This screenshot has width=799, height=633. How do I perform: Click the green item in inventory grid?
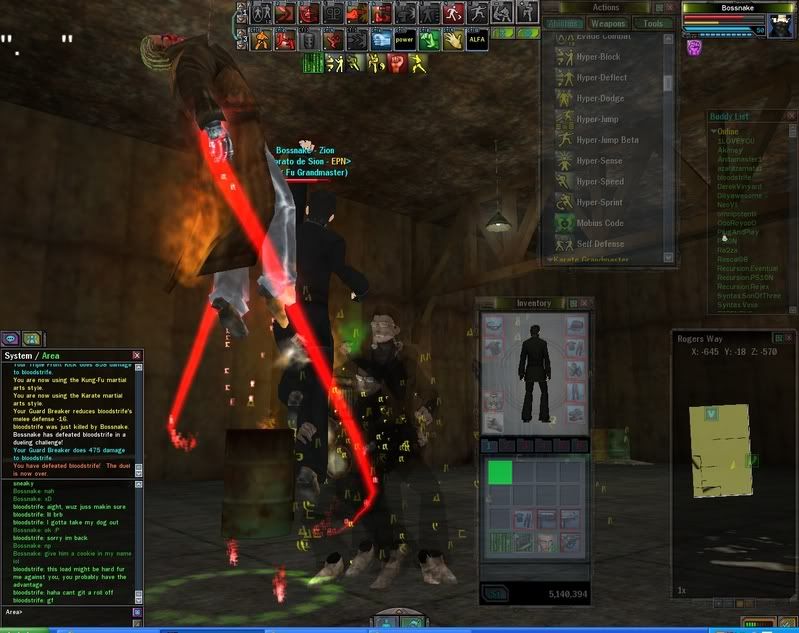click(500, 472)
